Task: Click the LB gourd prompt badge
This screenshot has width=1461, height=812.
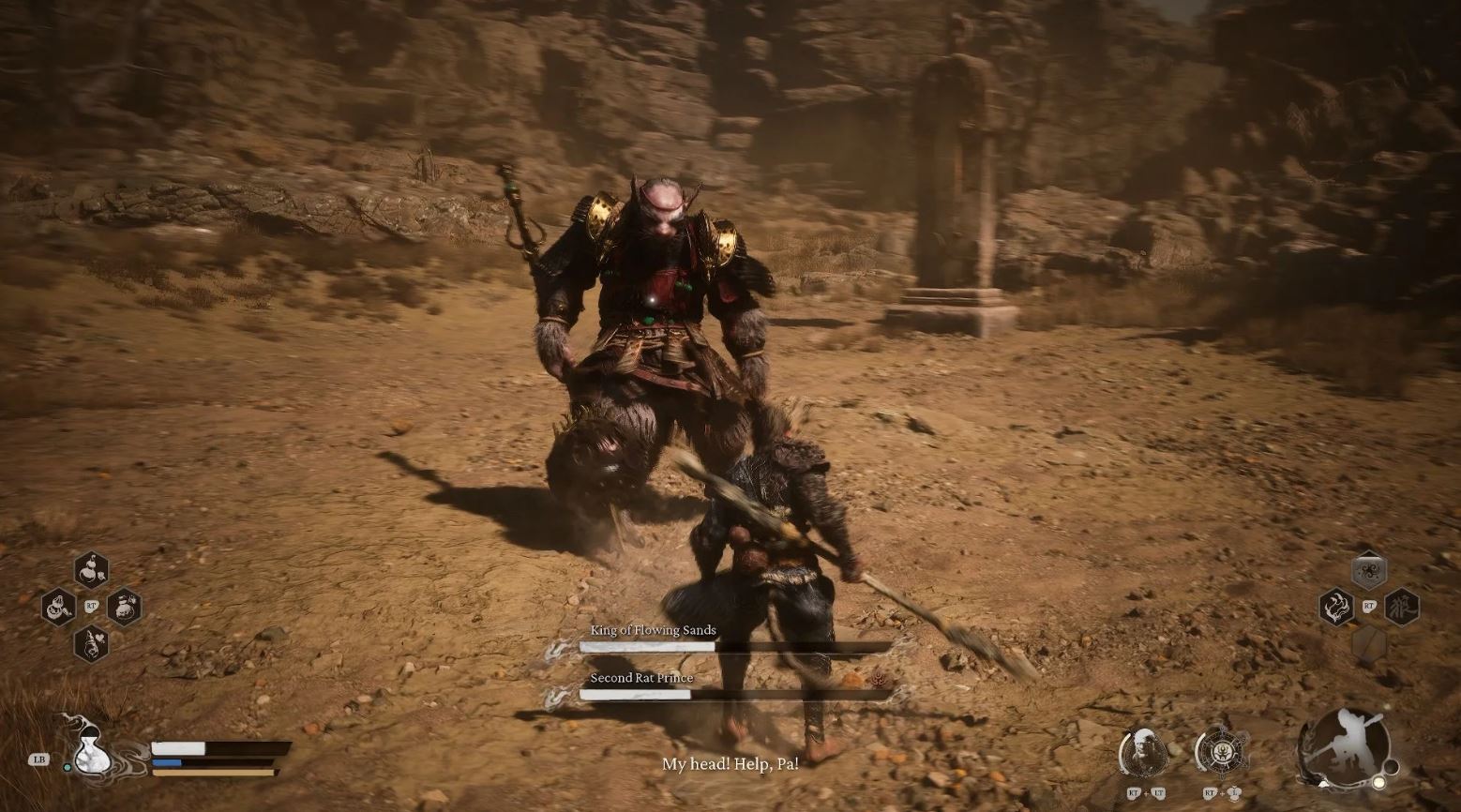Action: point(40,759)
